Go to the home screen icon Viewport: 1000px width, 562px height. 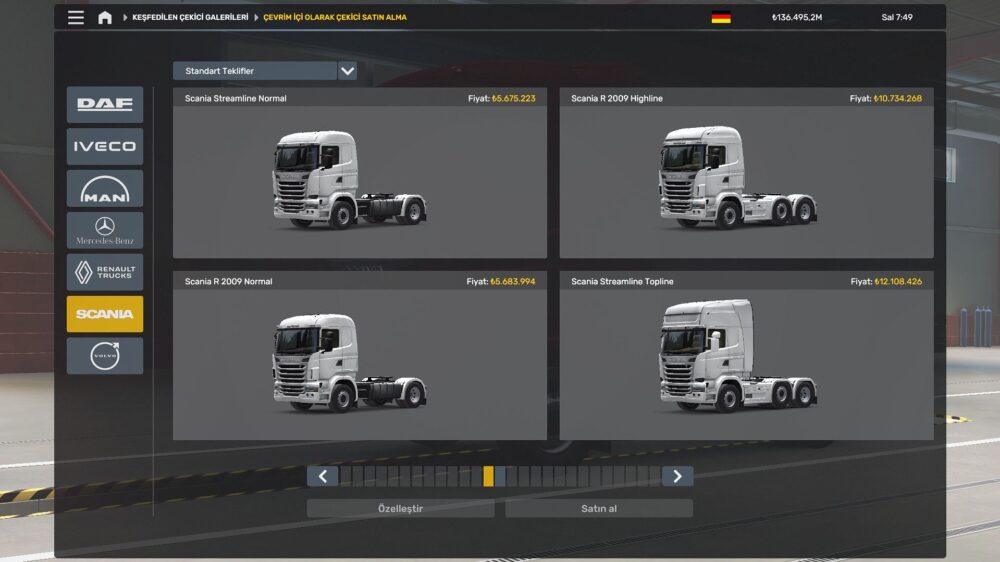tap(105, 17)
